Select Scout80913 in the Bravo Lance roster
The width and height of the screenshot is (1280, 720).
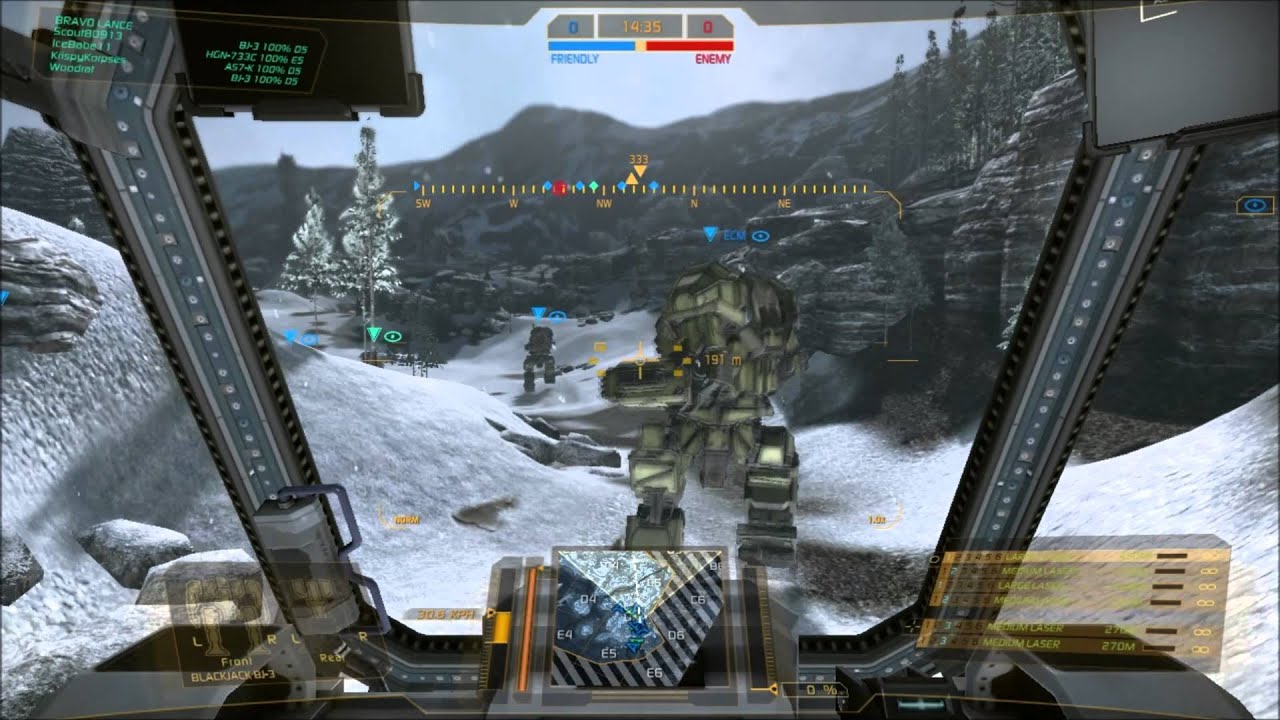(86, 34)
